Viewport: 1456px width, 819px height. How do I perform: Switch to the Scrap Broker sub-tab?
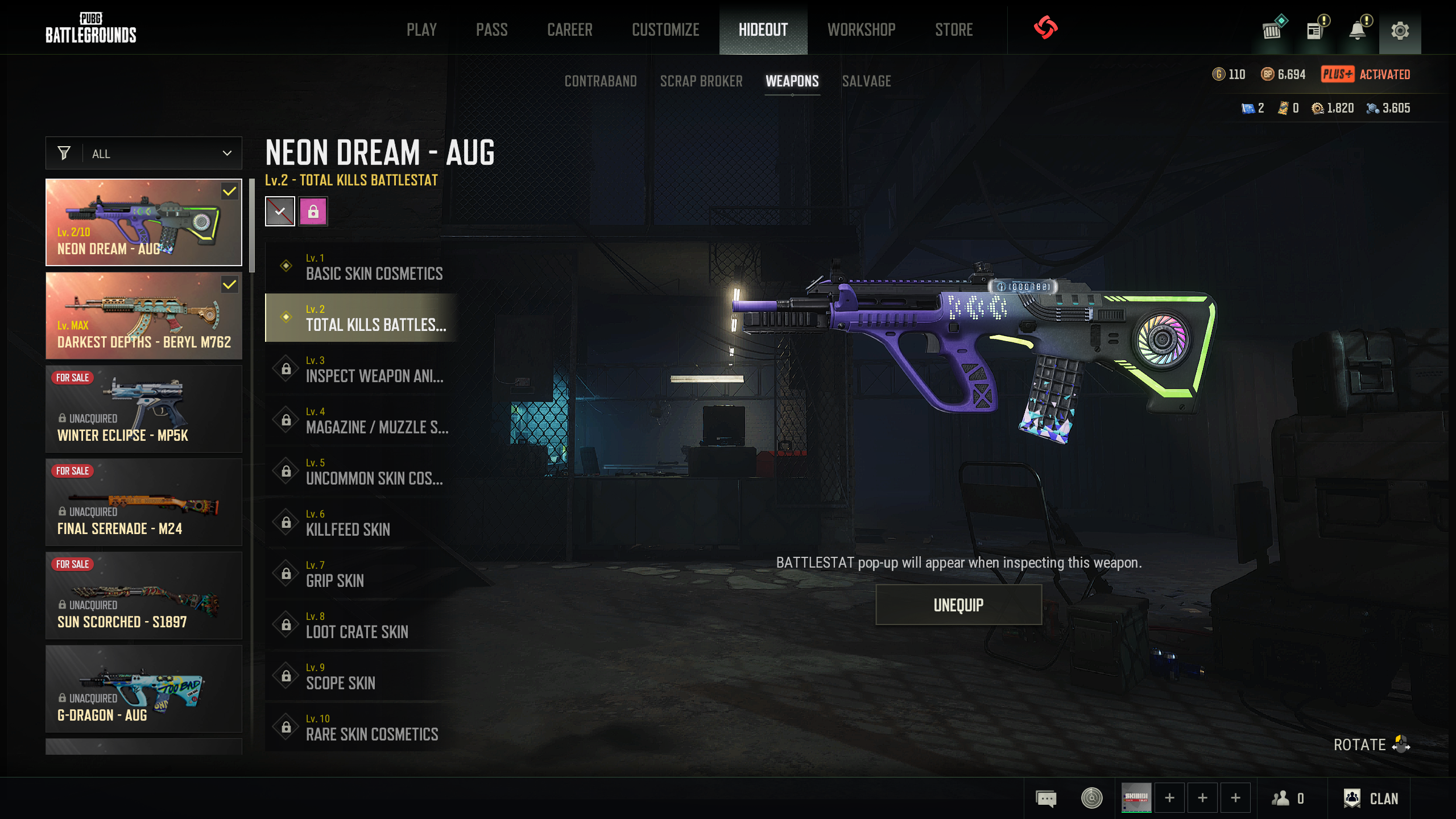[701, 81]
